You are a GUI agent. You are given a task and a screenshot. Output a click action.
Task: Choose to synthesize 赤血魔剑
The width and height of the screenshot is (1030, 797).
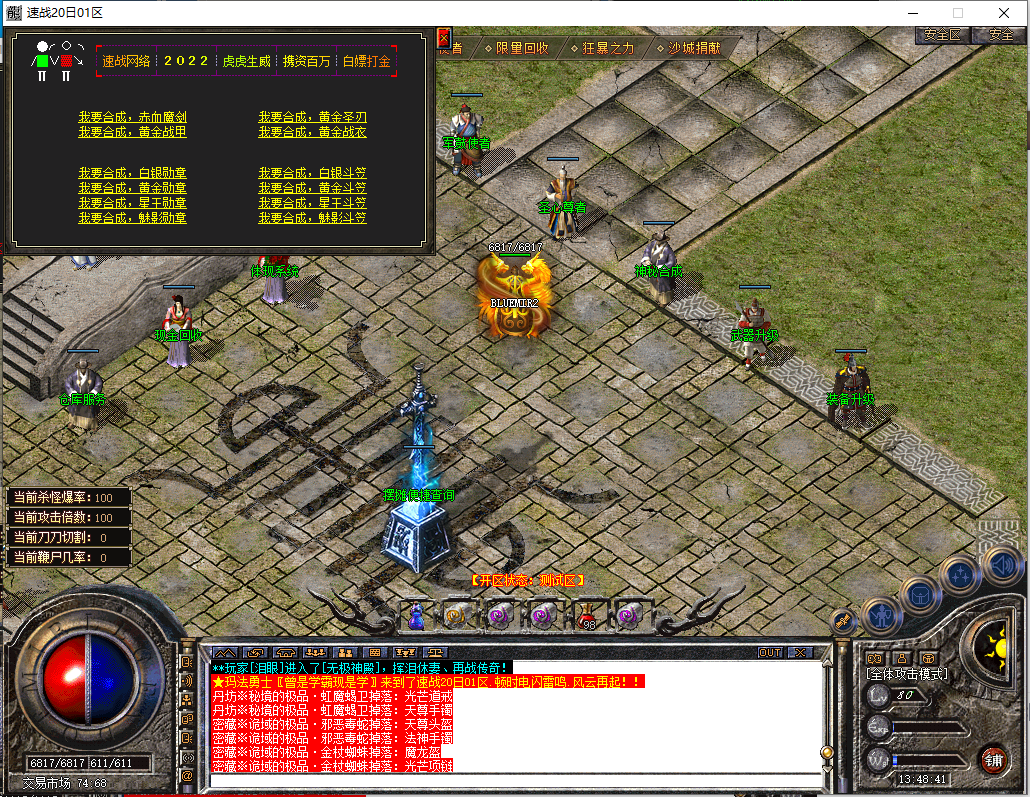coord(132,117)
